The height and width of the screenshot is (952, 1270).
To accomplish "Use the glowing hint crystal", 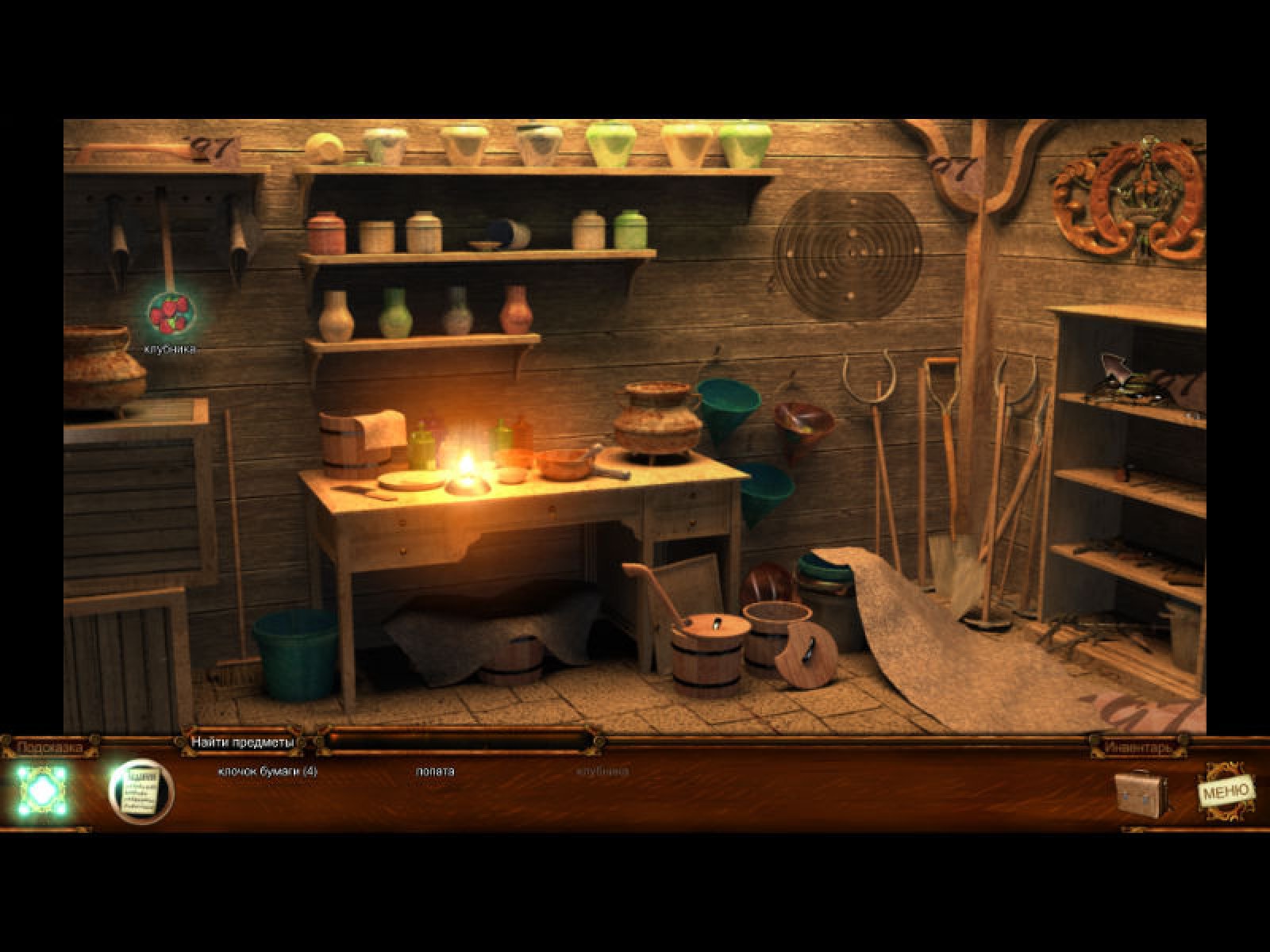I will (43, 791).
